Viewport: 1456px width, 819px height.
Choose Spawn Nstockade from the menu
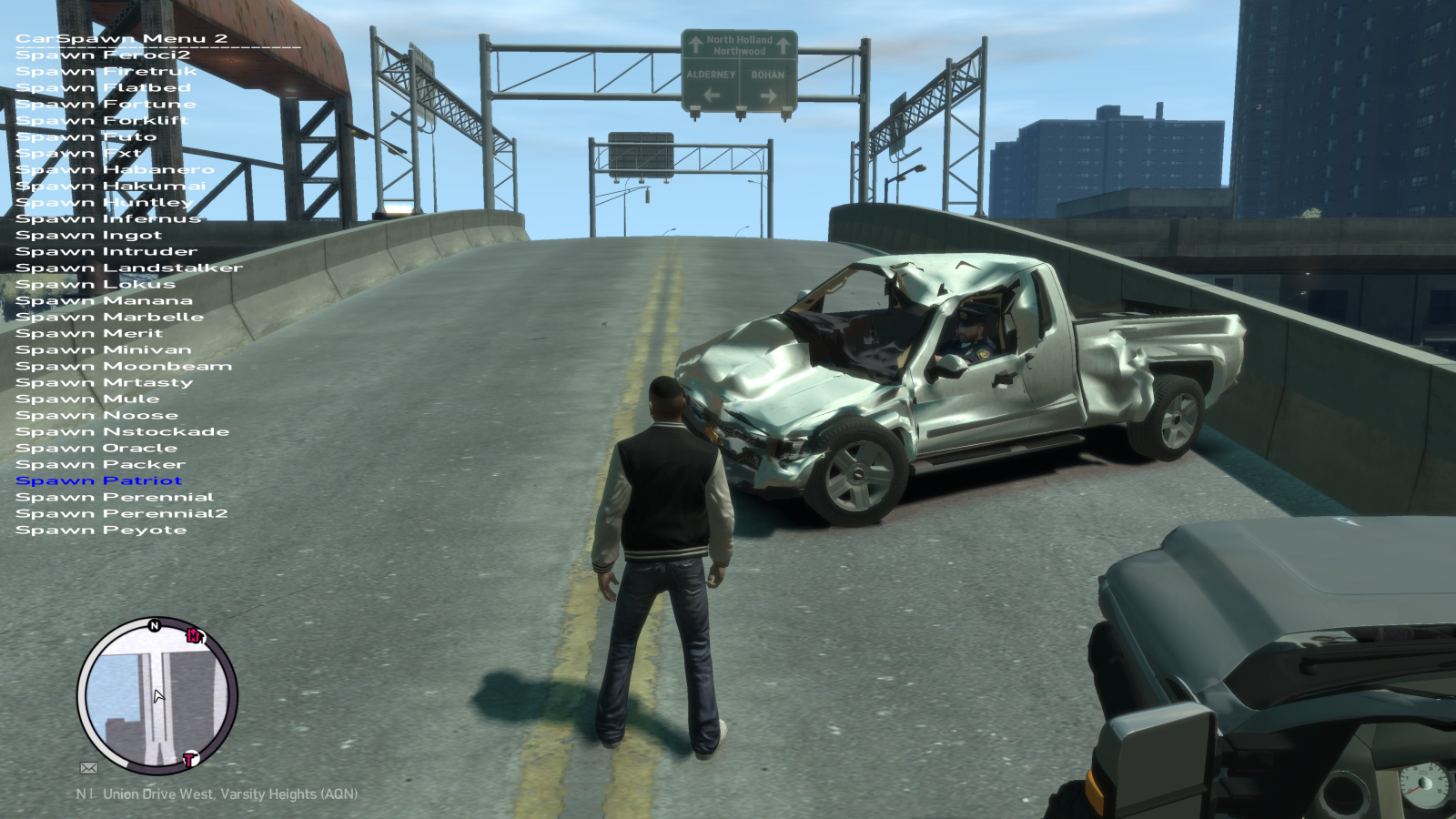pos(122,431)
